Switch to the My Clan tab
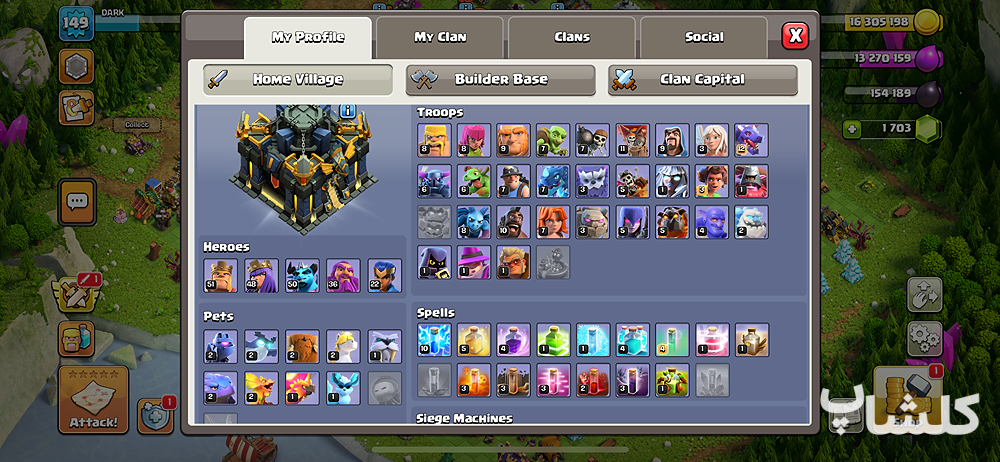 440,38
